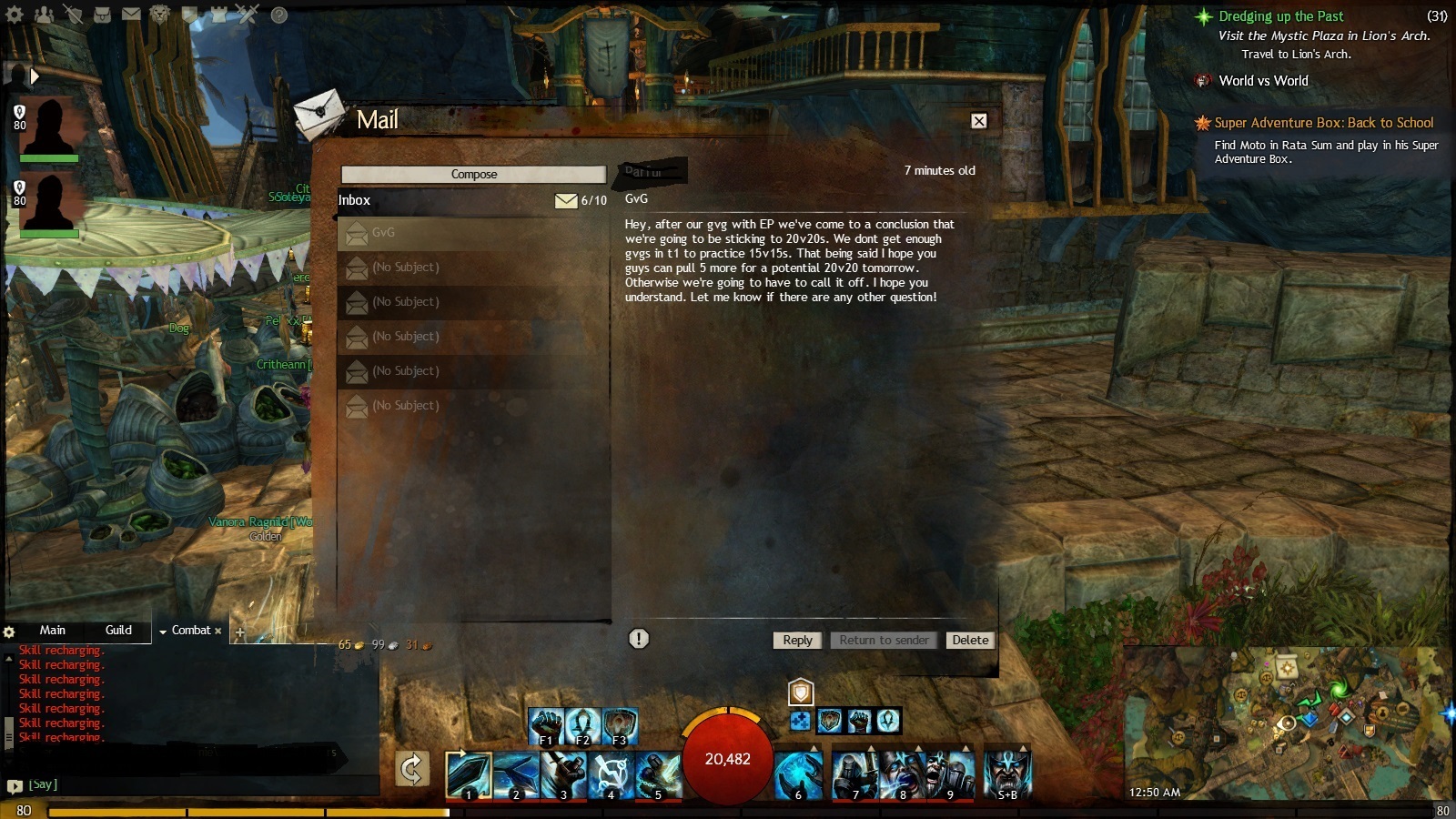Open the lion head Trading Post icon
1456x819 pixels.
point(160,15)
